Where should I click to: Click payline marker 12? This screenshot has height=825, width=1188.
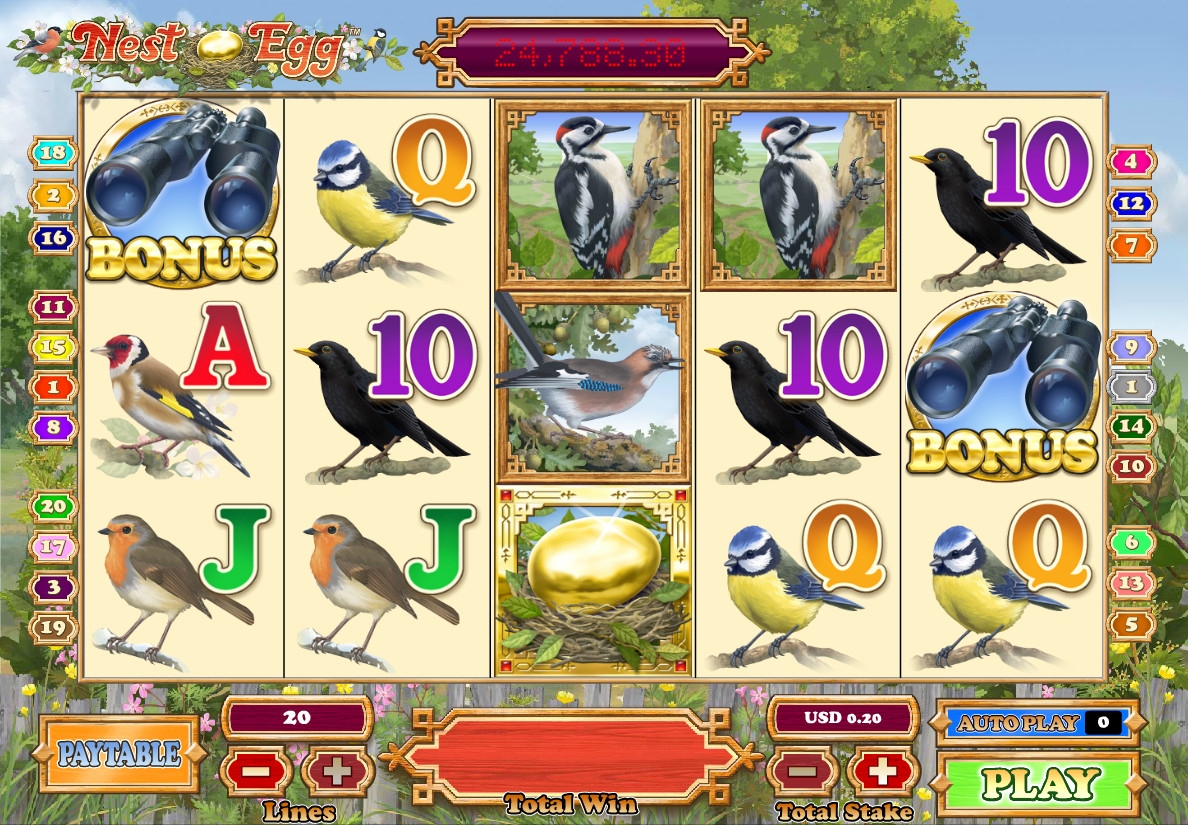click(x=1131, y=203)
